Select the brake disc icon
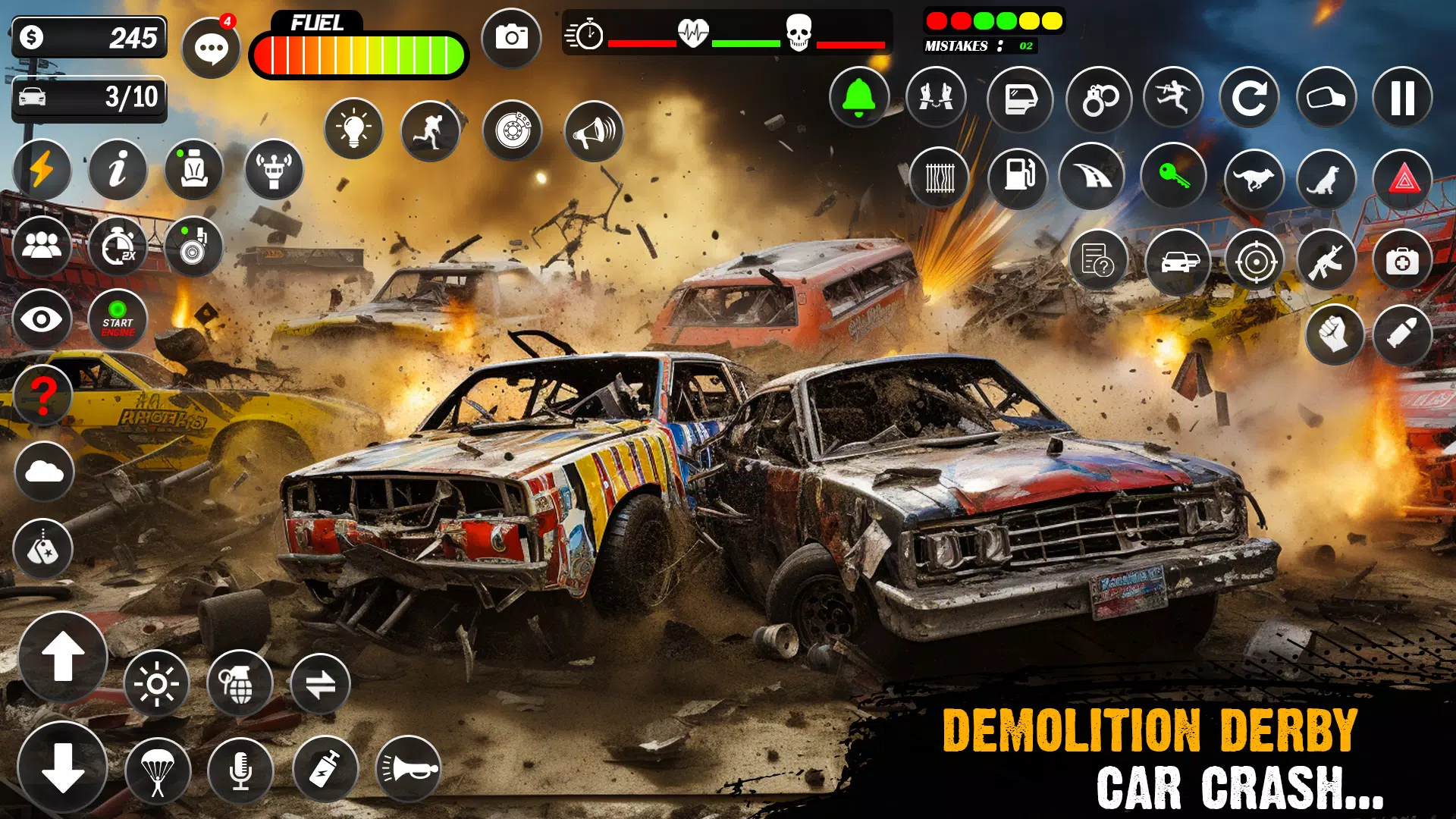The image size is (1456, 819). (514, 129)
